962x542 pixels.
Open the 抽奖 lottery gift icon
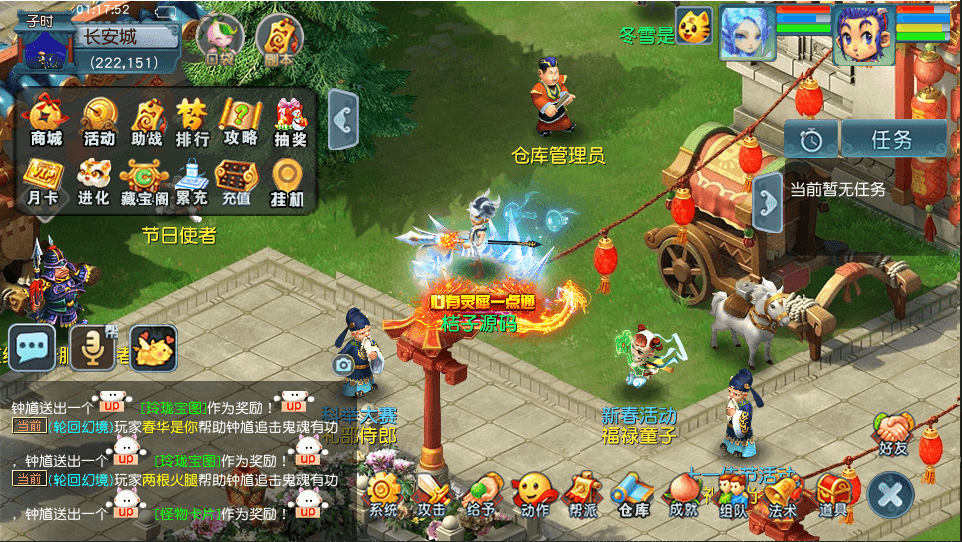point(290,121)
